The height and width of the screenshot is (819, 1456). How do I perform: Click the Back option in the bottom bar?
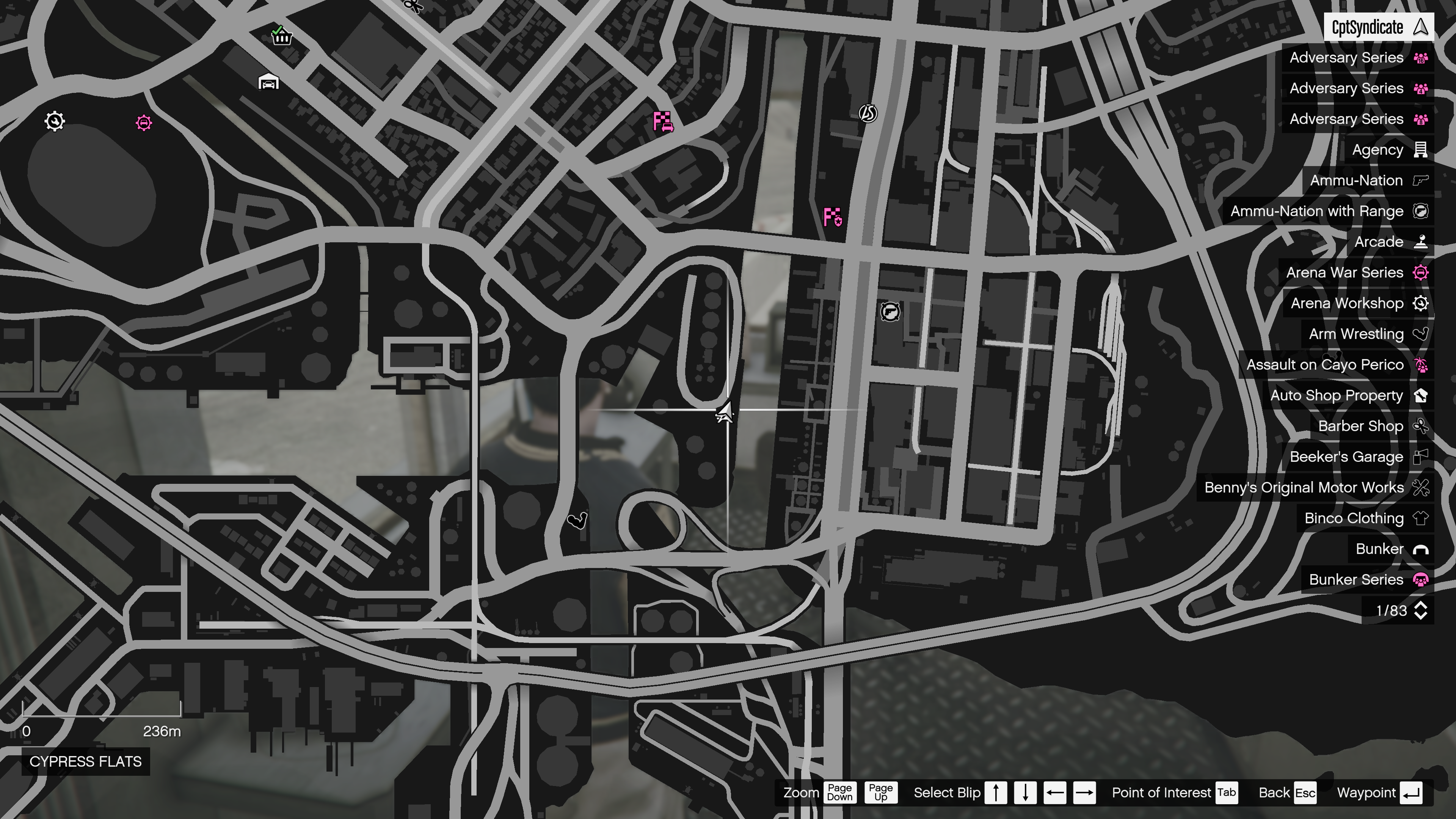[x=1274, y=792]
